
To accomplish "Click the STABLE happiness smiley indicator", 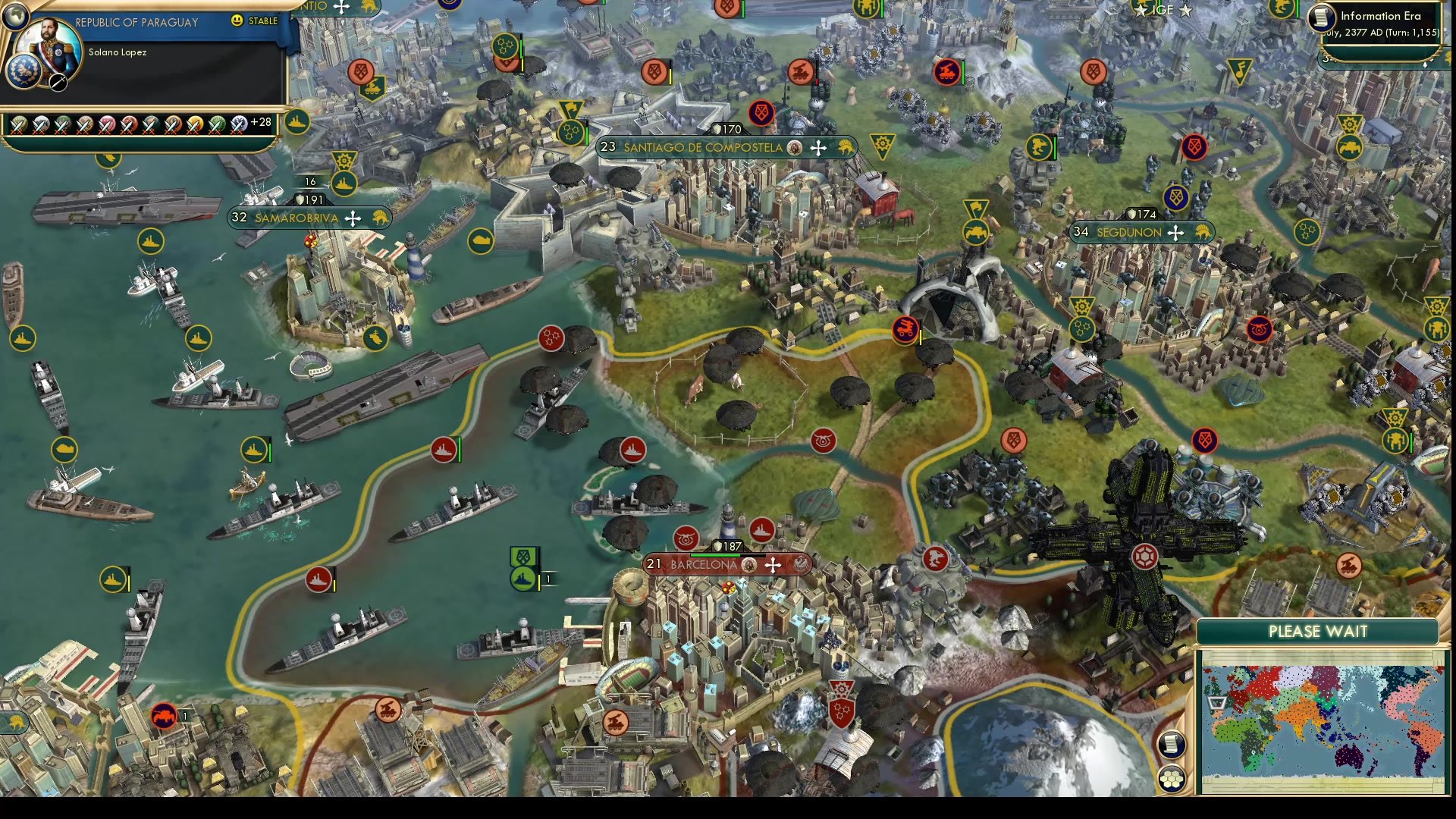I will pos(239,21).
